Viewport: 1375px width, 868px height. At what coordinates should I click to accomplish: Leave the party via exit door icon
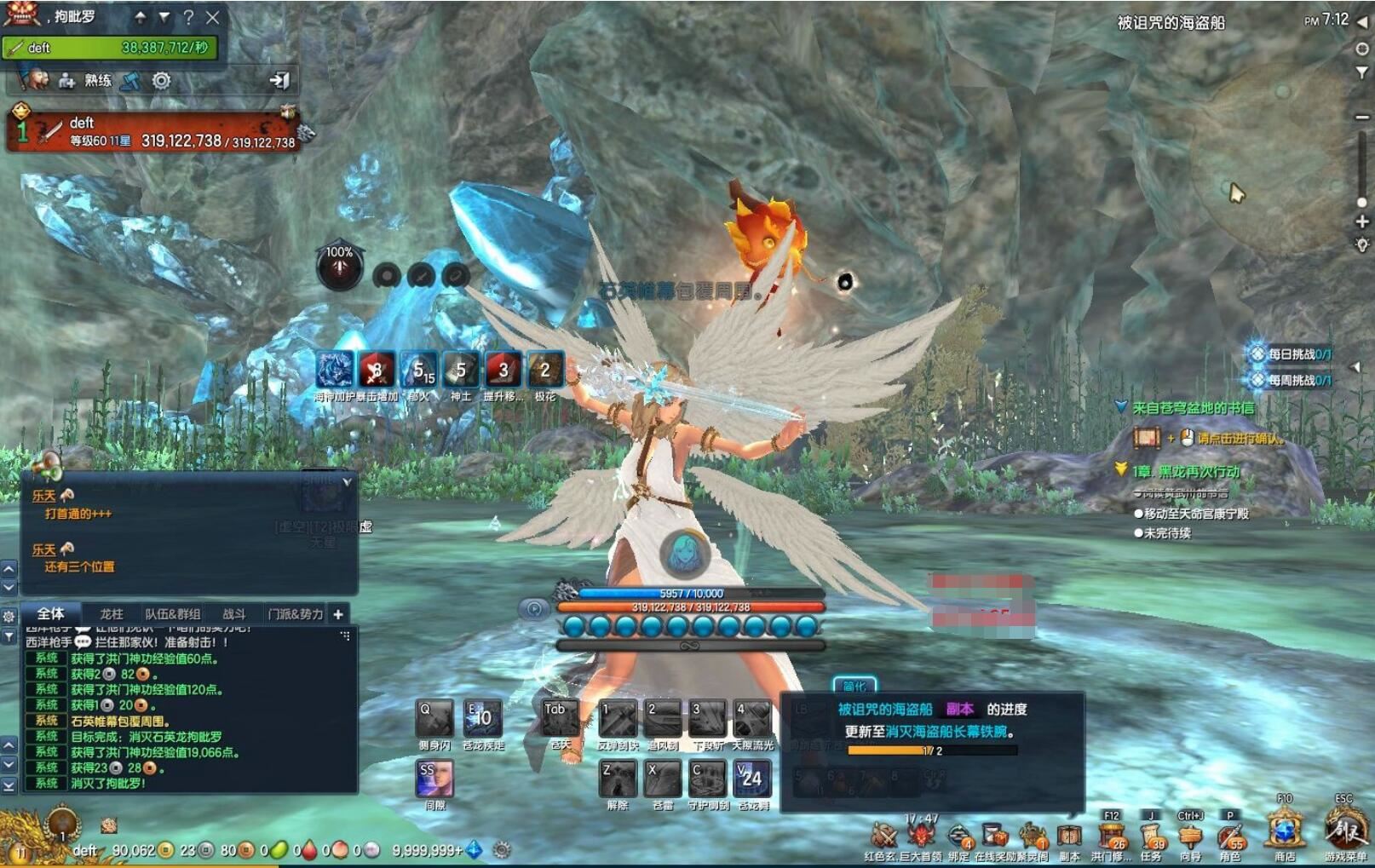pyautogui.click(x=279, y=81)
